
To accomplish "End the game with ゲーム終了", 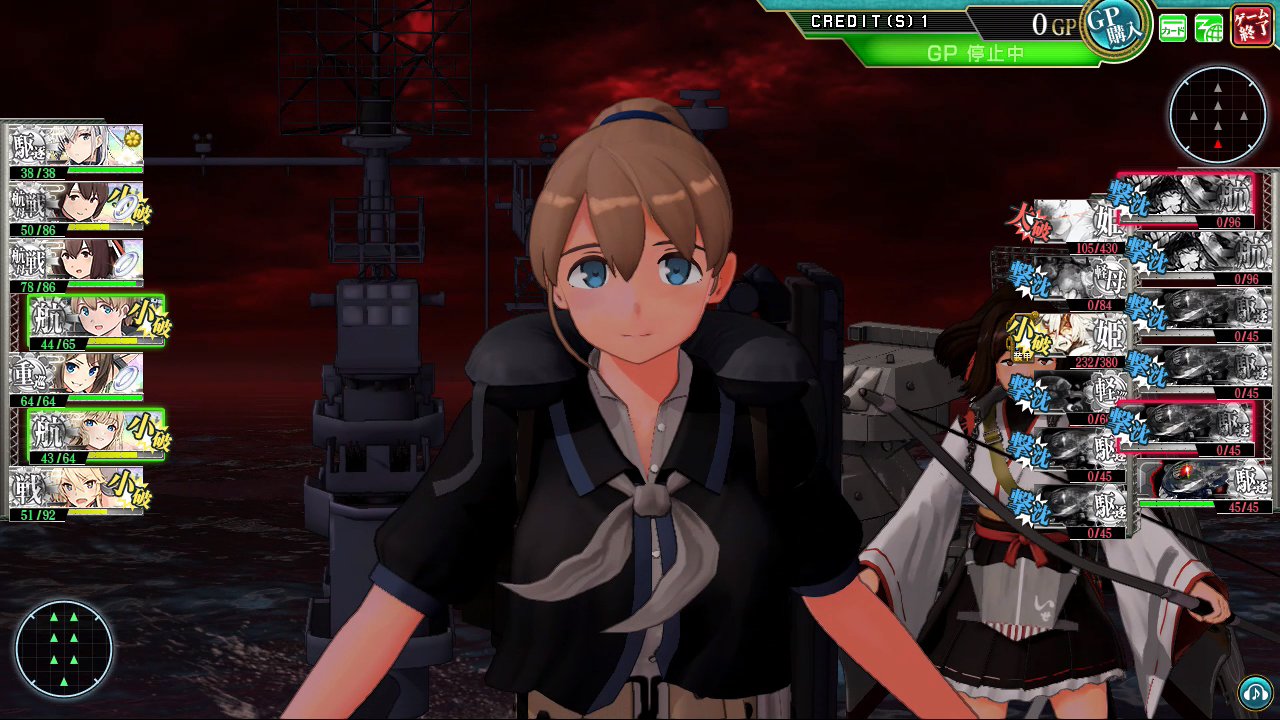I will pyautogui.click(x=1252, y=27).
